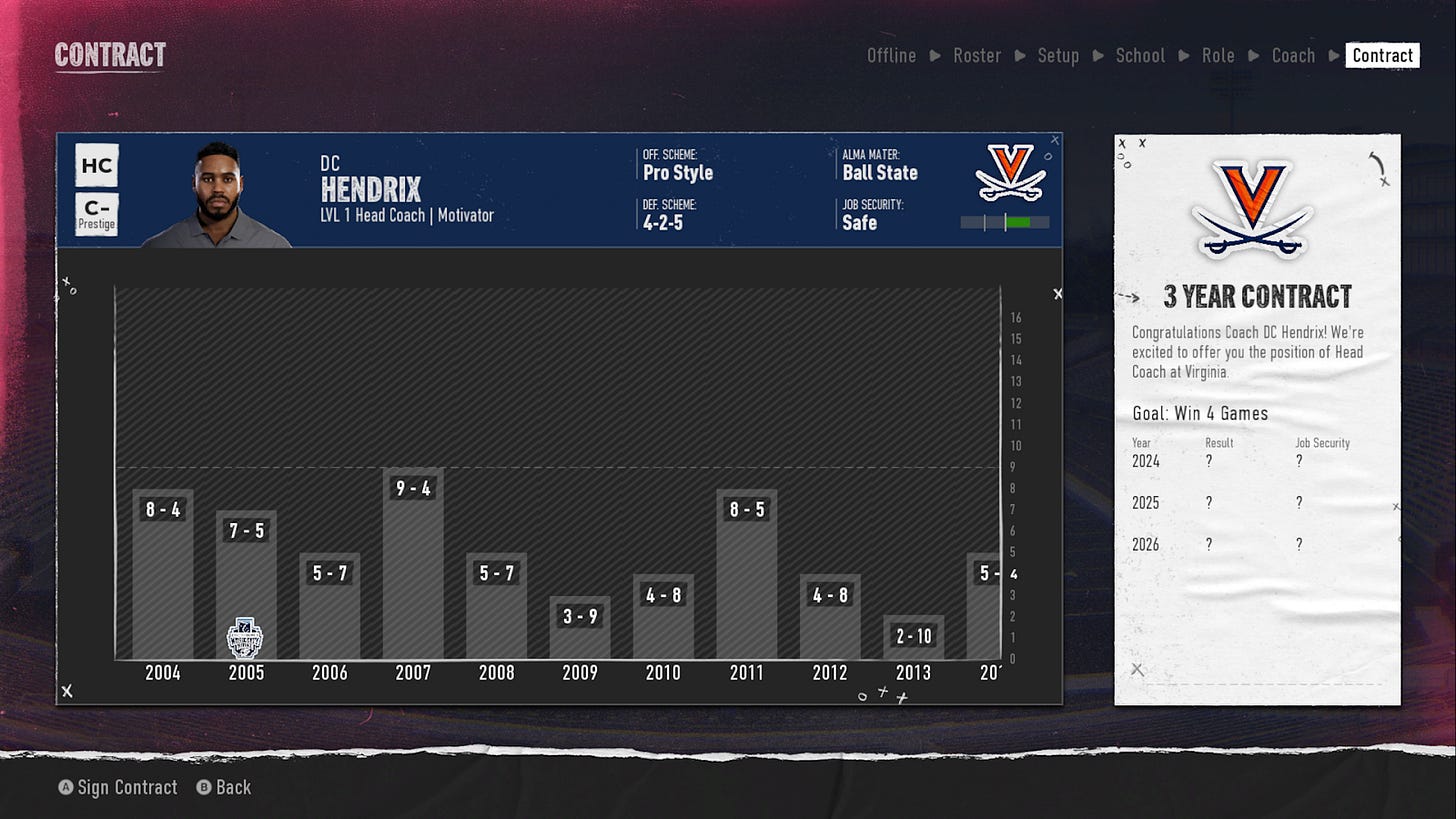Click the HC badge icon
The image size is (1456, 819).
click(x=96, y=165)
